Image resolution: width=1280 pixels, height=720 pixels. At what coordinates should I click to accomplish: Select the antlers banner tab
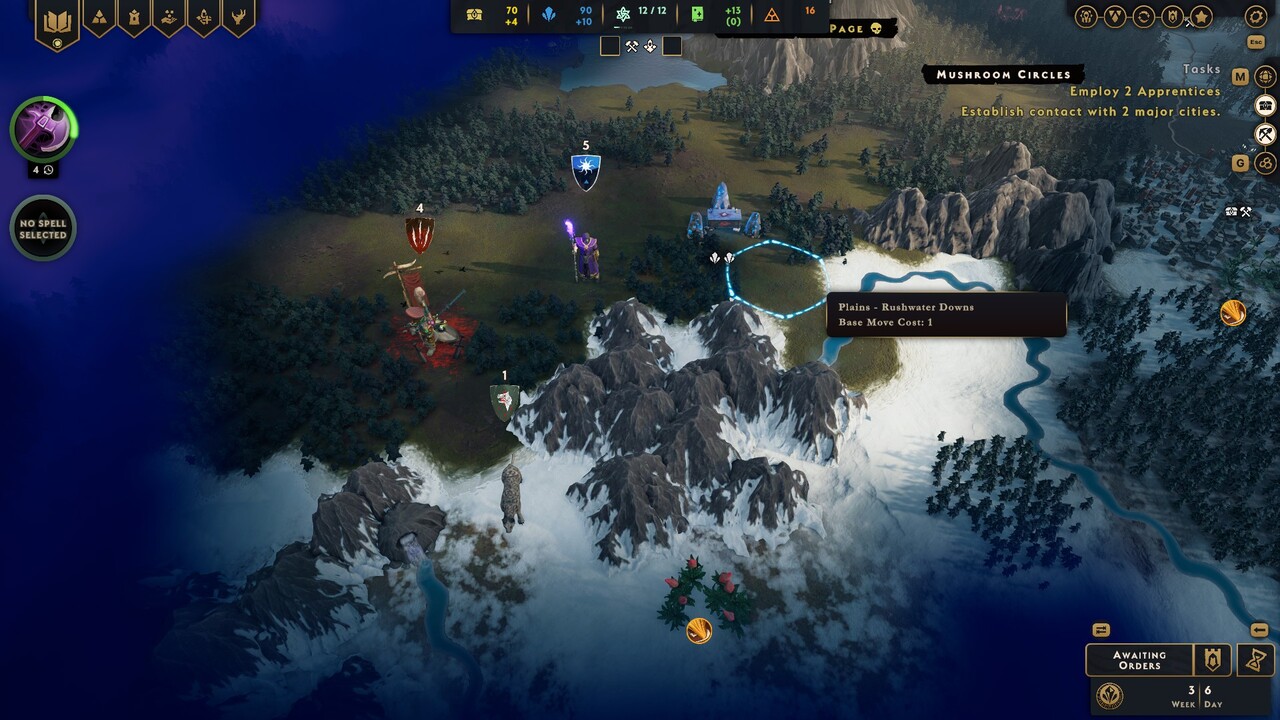238,17
